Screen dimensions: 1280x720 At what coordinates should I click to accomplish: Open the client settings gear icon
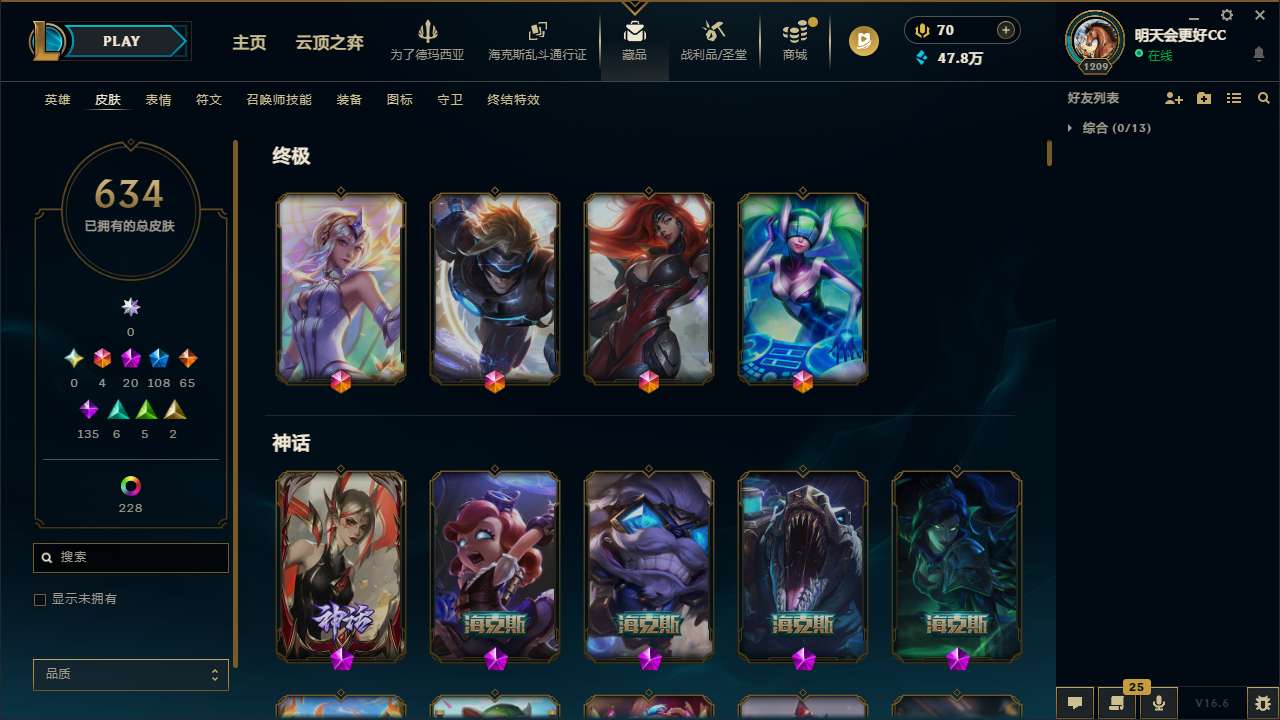tap(1226, 15)
